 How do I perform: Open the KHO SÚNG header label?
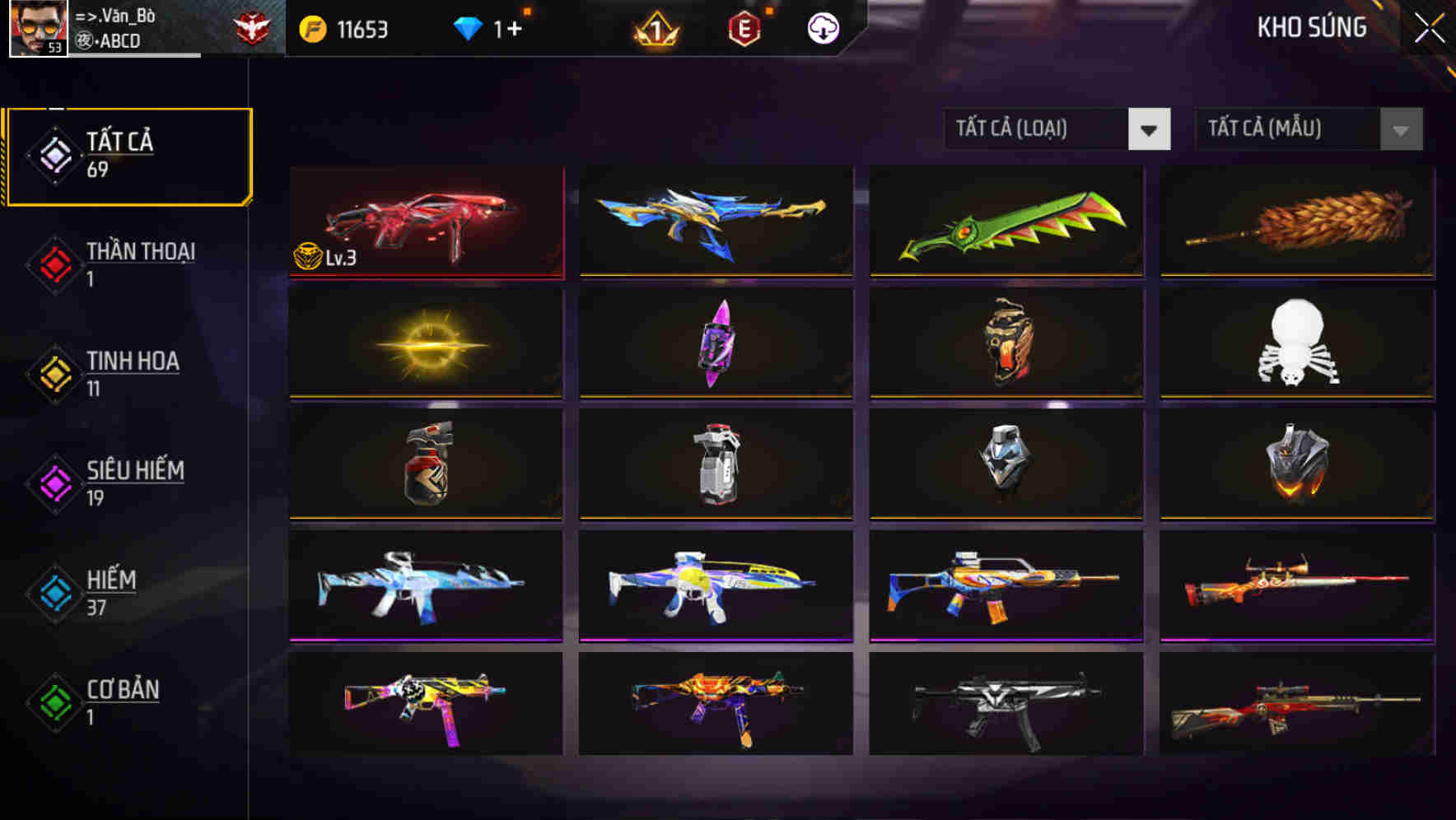[1312, 26]
